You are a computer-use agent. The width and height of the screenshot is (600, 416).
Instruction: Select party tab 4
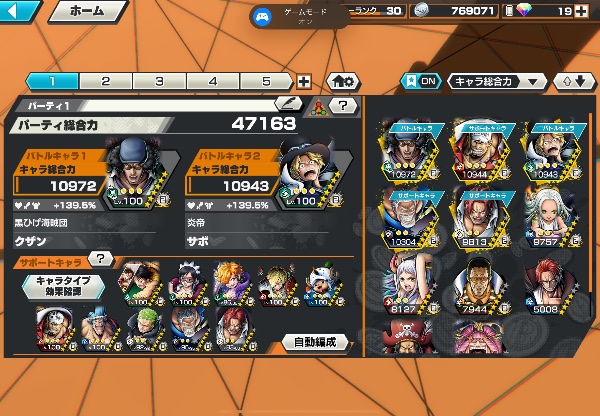tap(213, 82)
